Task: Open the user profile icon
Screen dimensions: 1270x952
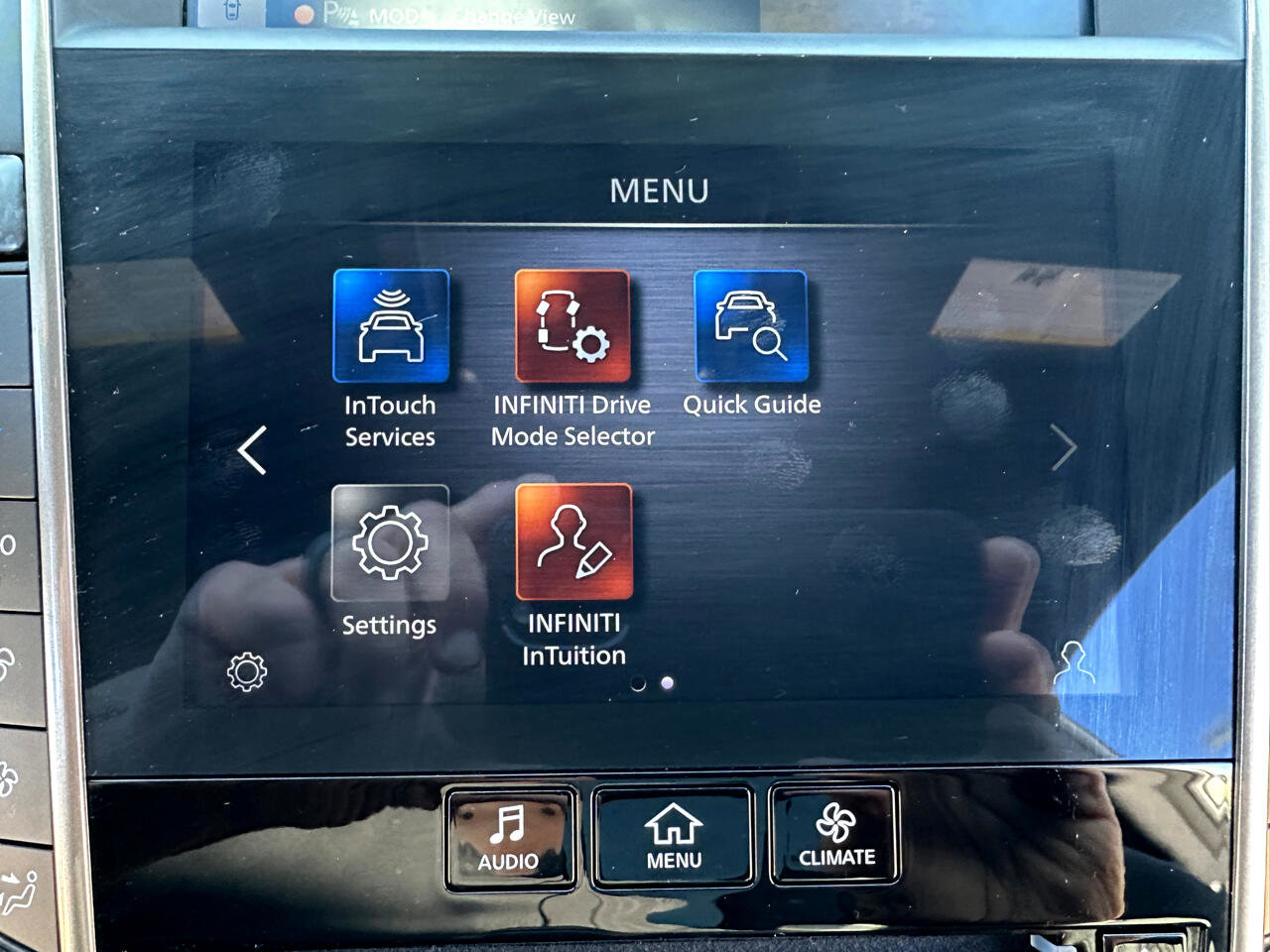Action: pos(1074,662)
